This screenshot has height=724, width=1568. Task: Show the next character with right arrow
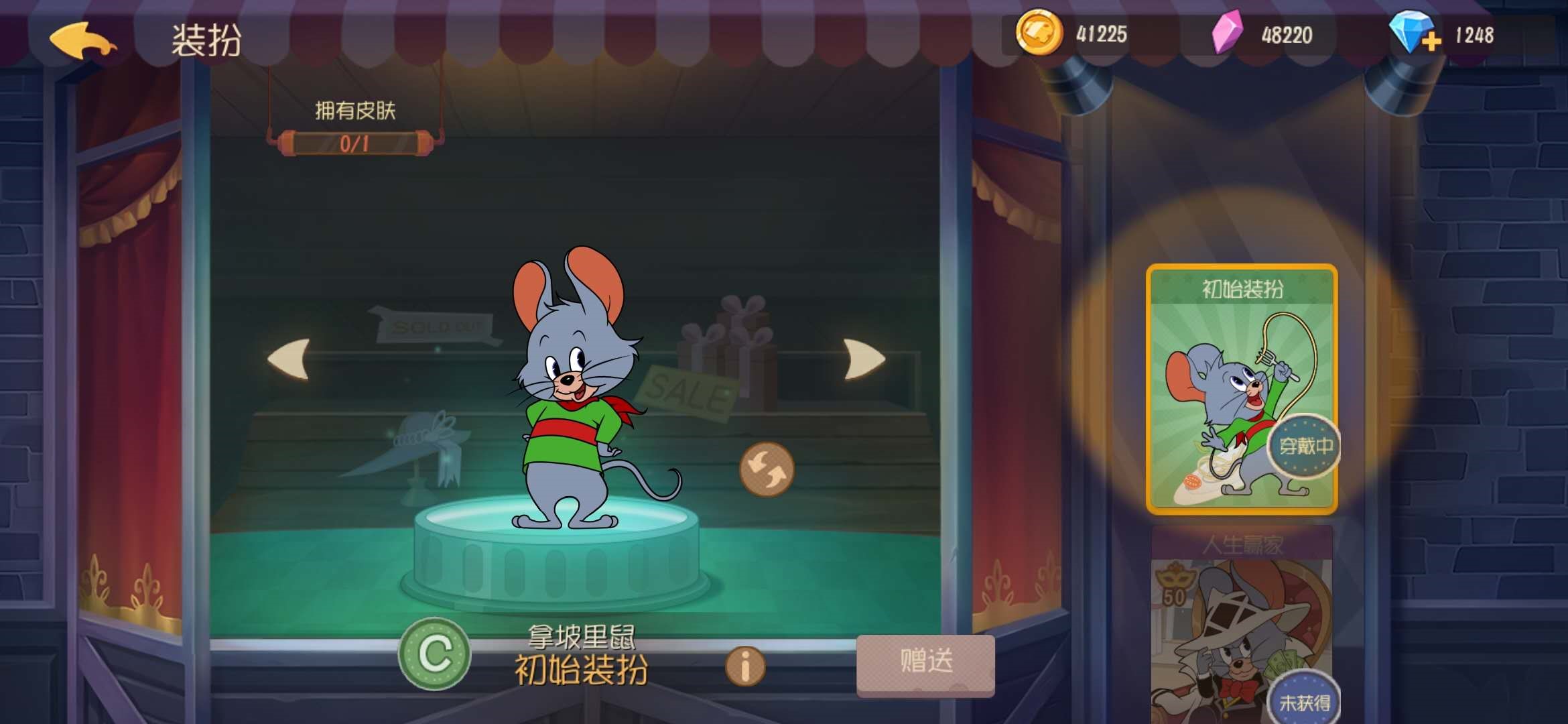(x=864, y=359)
